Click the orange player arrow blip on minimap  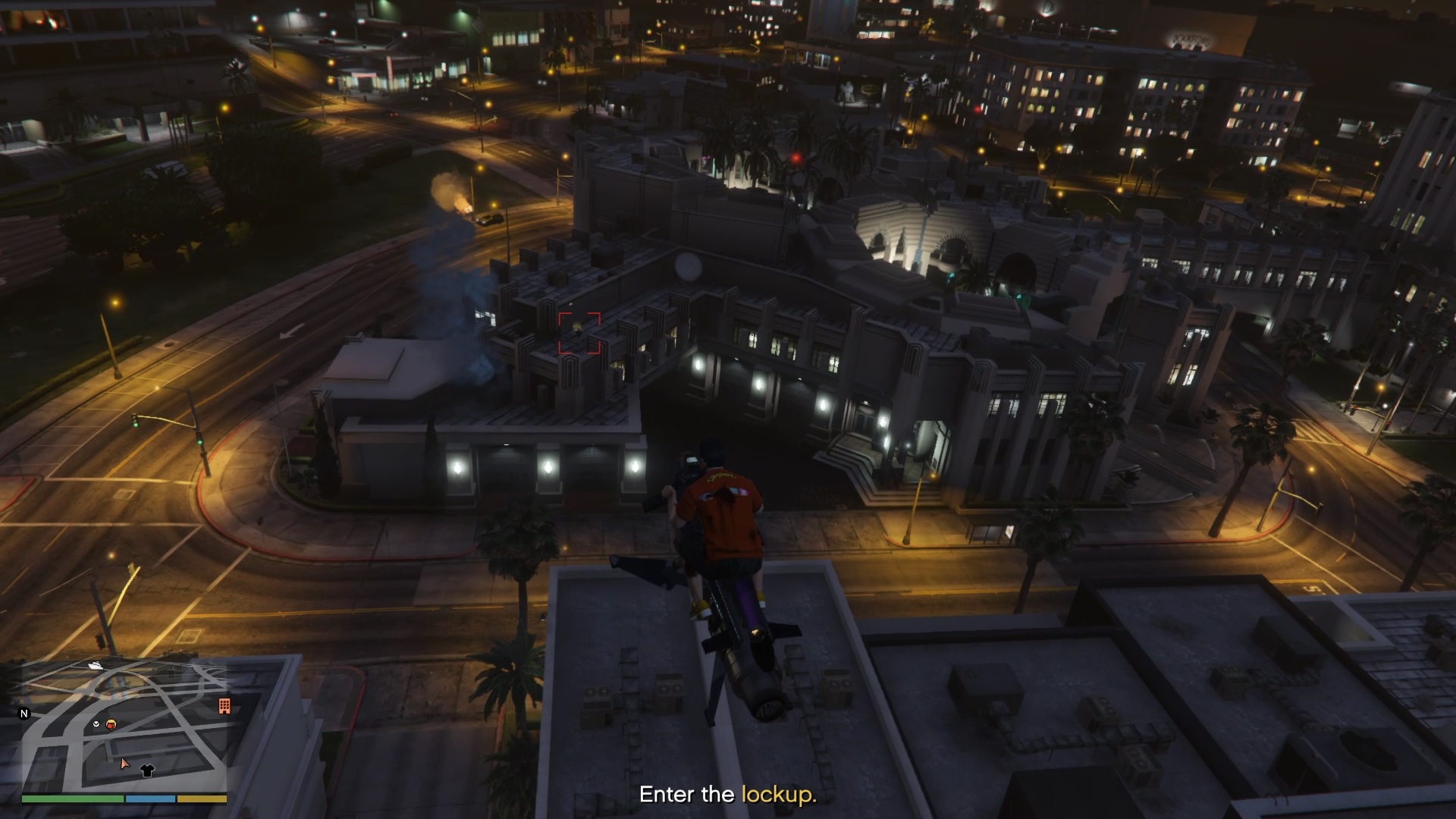tap(125, 764)
